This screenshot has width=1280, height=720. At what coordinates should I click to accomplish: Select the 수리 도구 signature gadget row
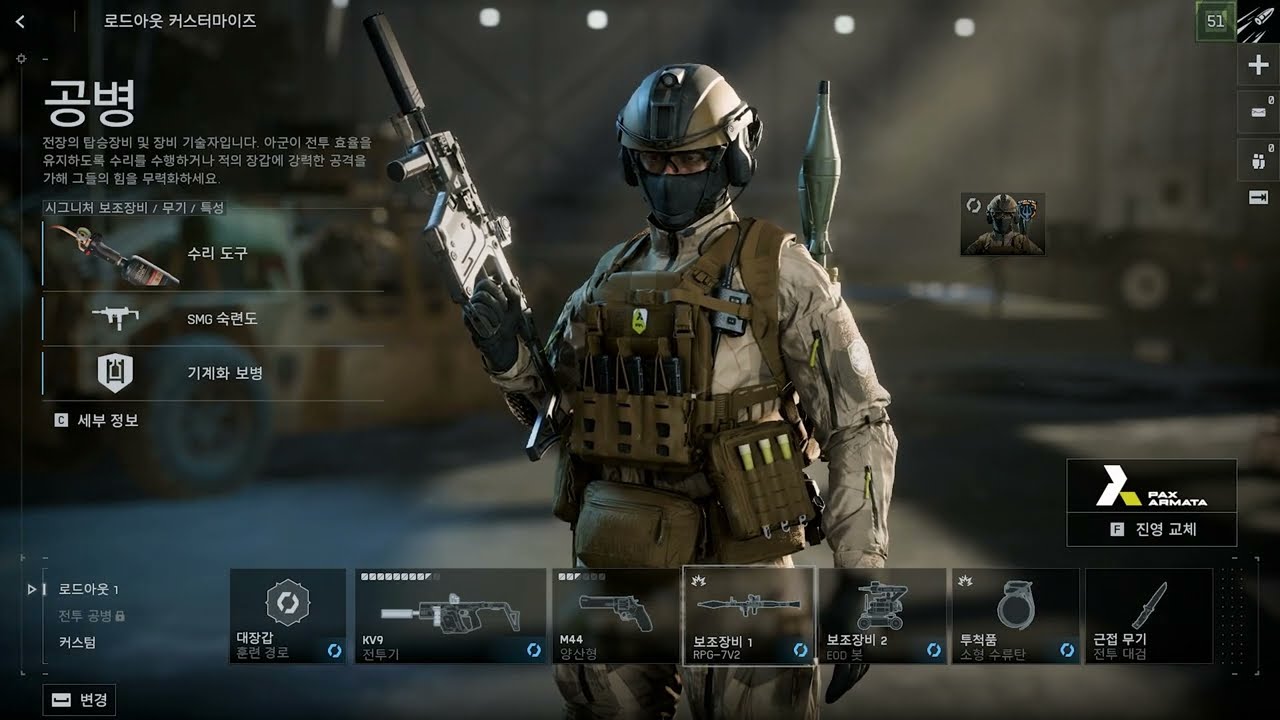[x=212, y=254]
